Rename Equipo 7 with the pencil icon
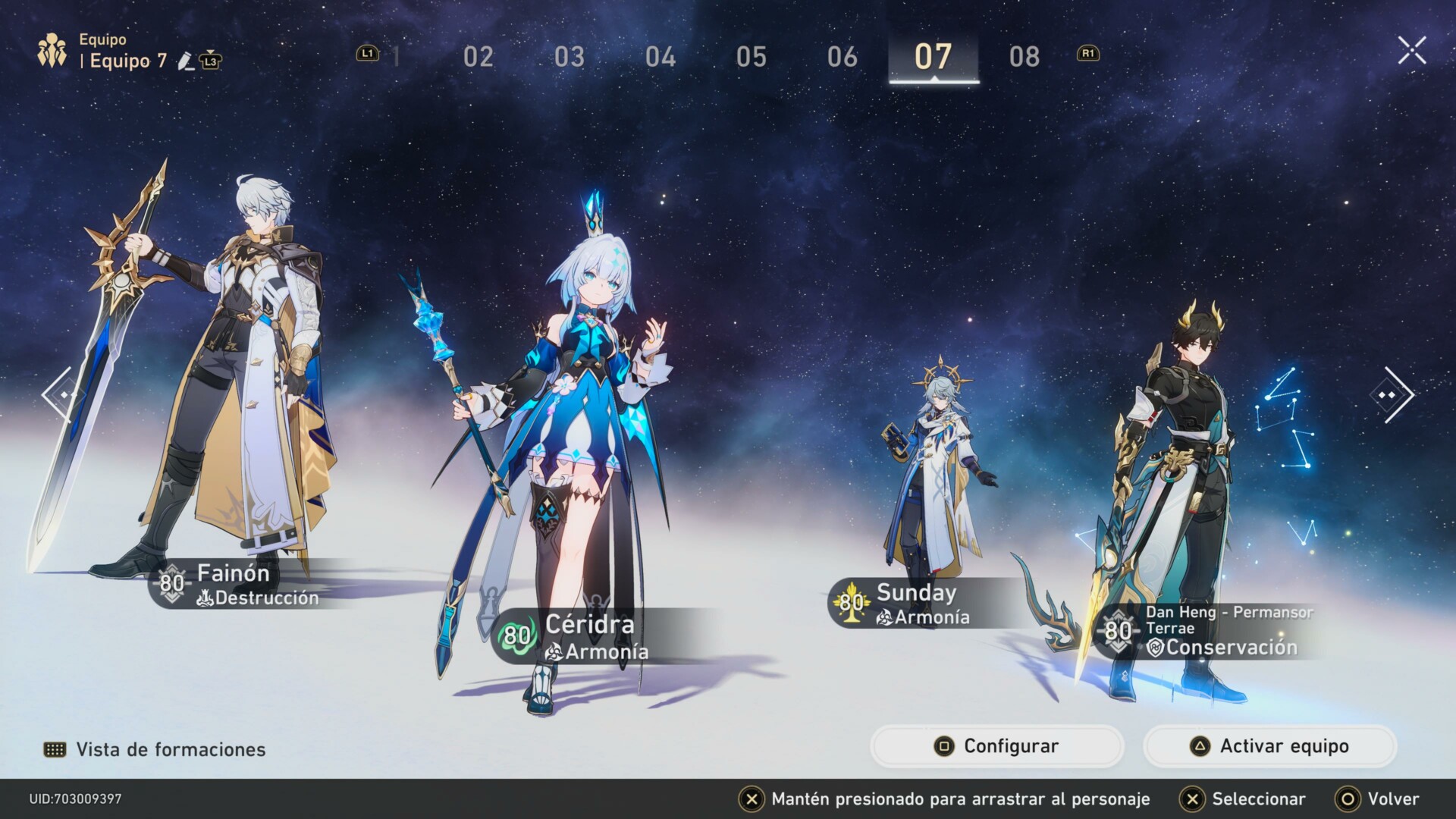 pyautogui.click(x=185, y=61)
